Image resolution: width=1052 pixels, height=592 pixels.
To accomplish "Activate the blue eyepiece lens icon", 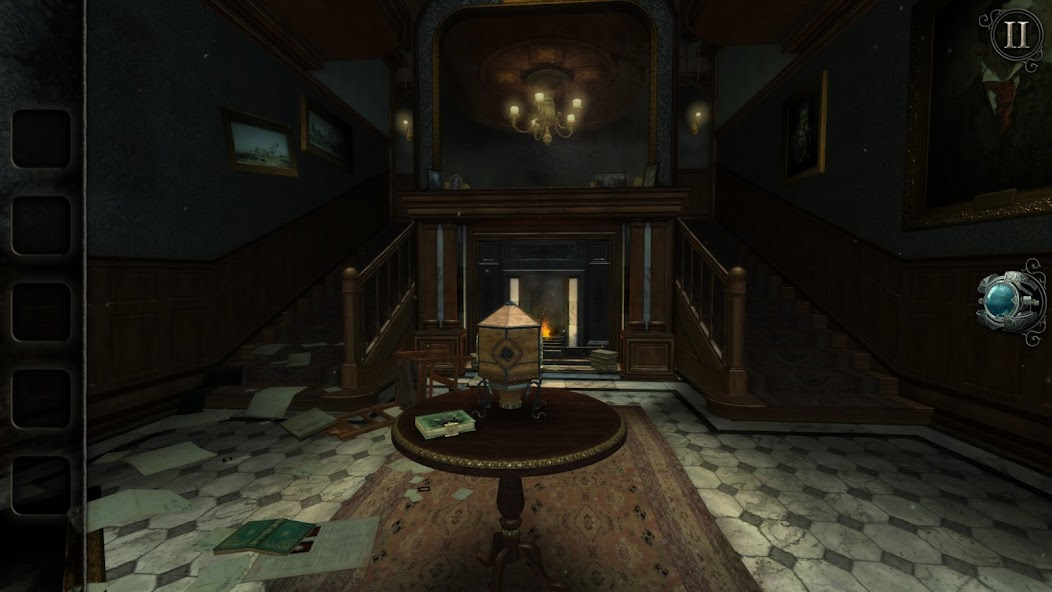I will pos(1006,301).
